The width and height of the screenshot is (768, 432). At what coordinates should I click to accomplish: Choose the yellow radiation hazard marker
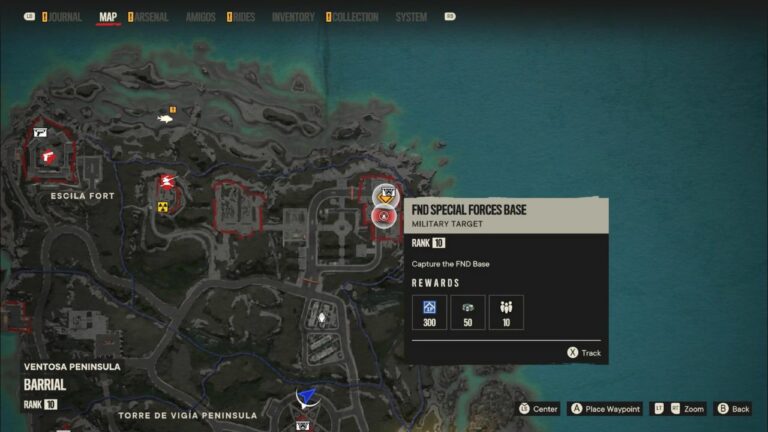tap(163, 207)
